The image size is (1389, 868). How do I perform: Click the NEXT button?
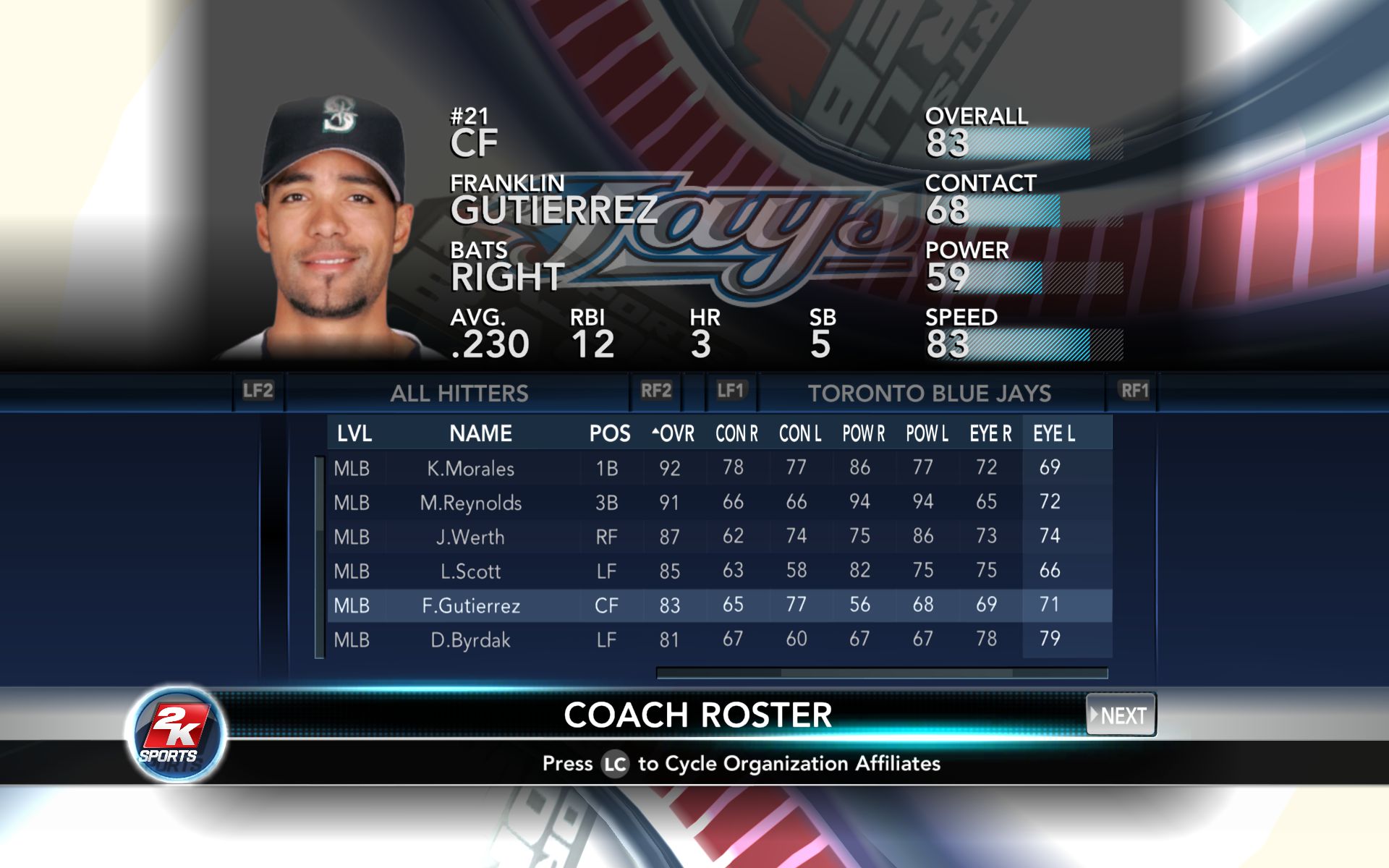click(x=1121, y=715)
